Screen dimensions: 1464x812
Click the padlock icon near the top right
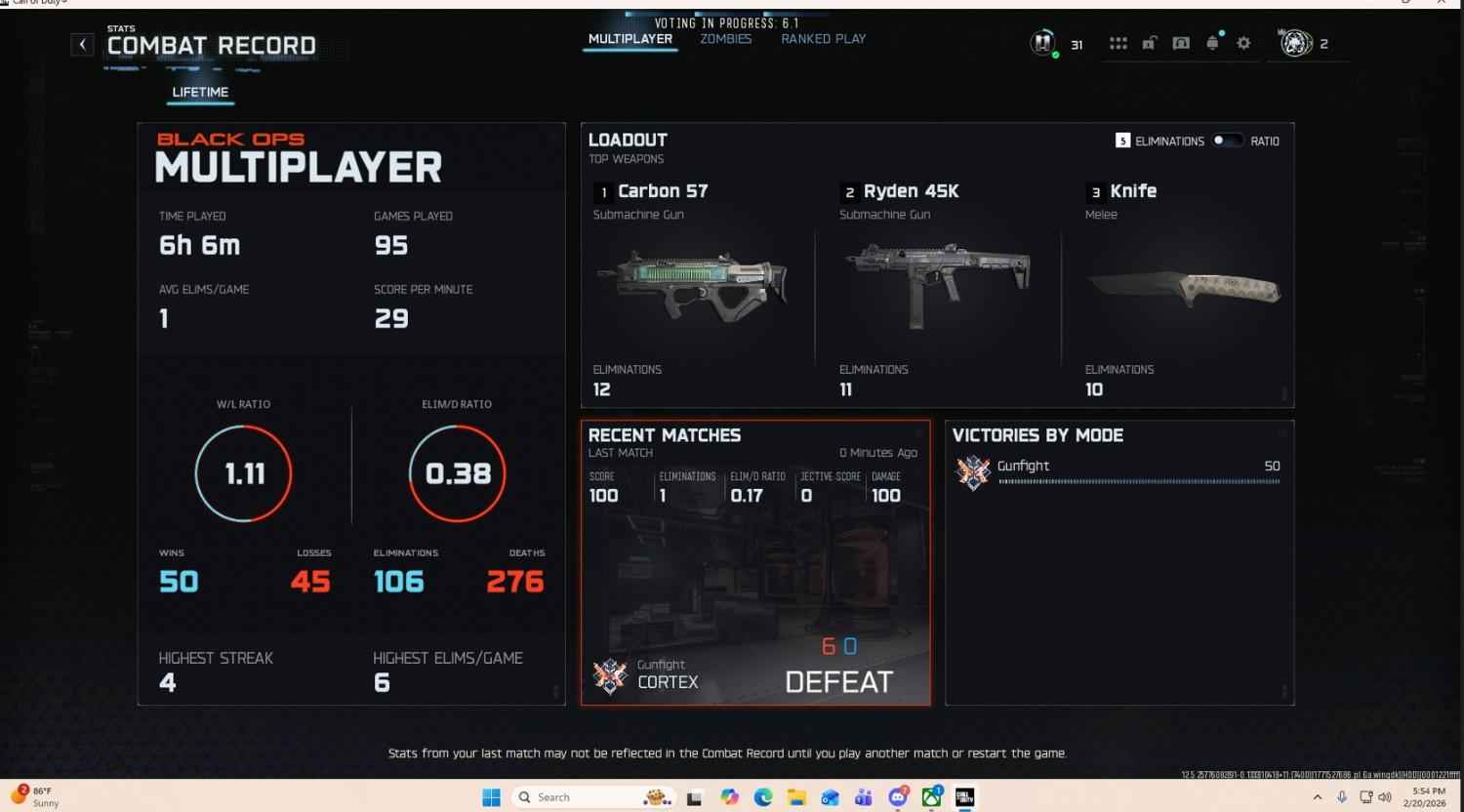click(x=1149, y=43)
